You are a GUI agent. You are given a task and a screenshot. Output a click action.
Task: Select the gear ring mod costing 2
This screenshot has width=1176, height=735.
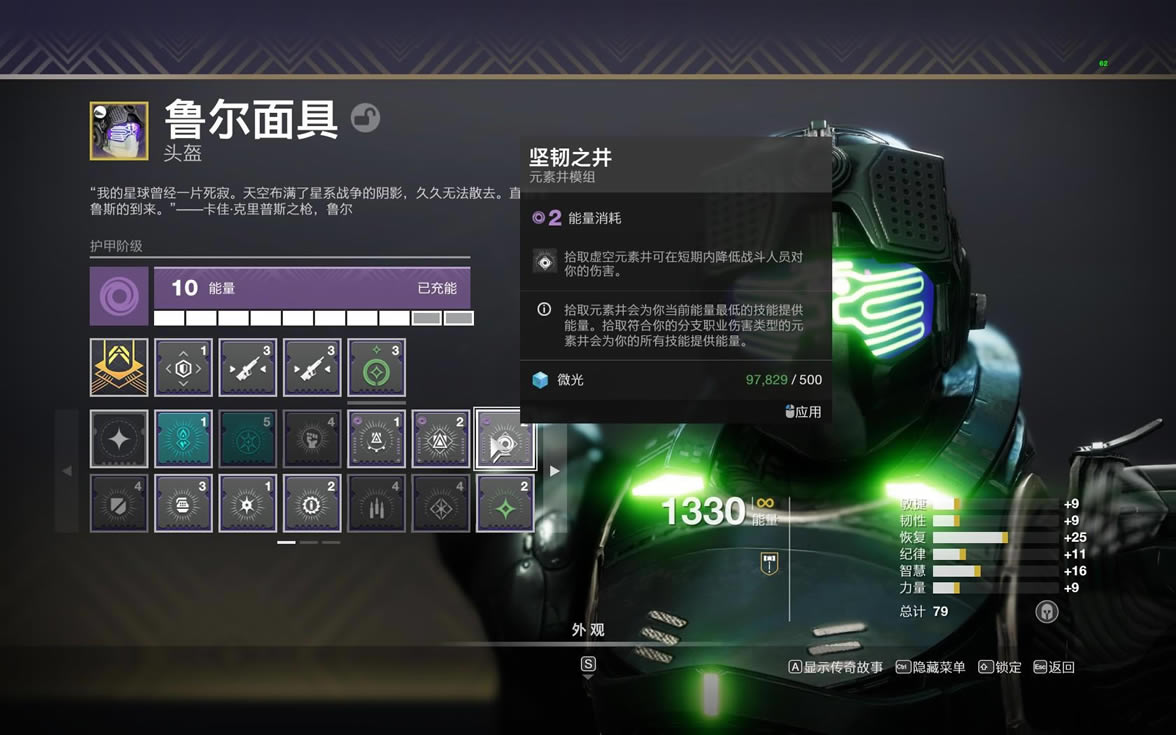pos(311,503)
